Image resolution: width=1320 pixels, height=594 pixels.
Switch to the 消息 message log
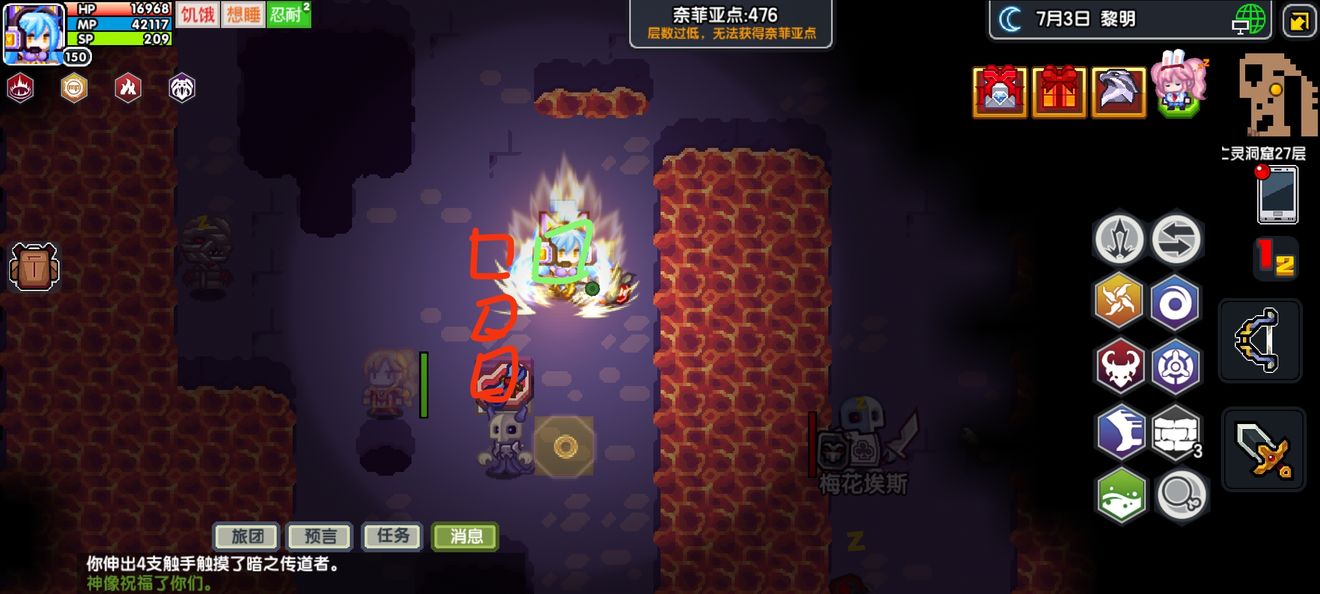click(x=466, y=536)
